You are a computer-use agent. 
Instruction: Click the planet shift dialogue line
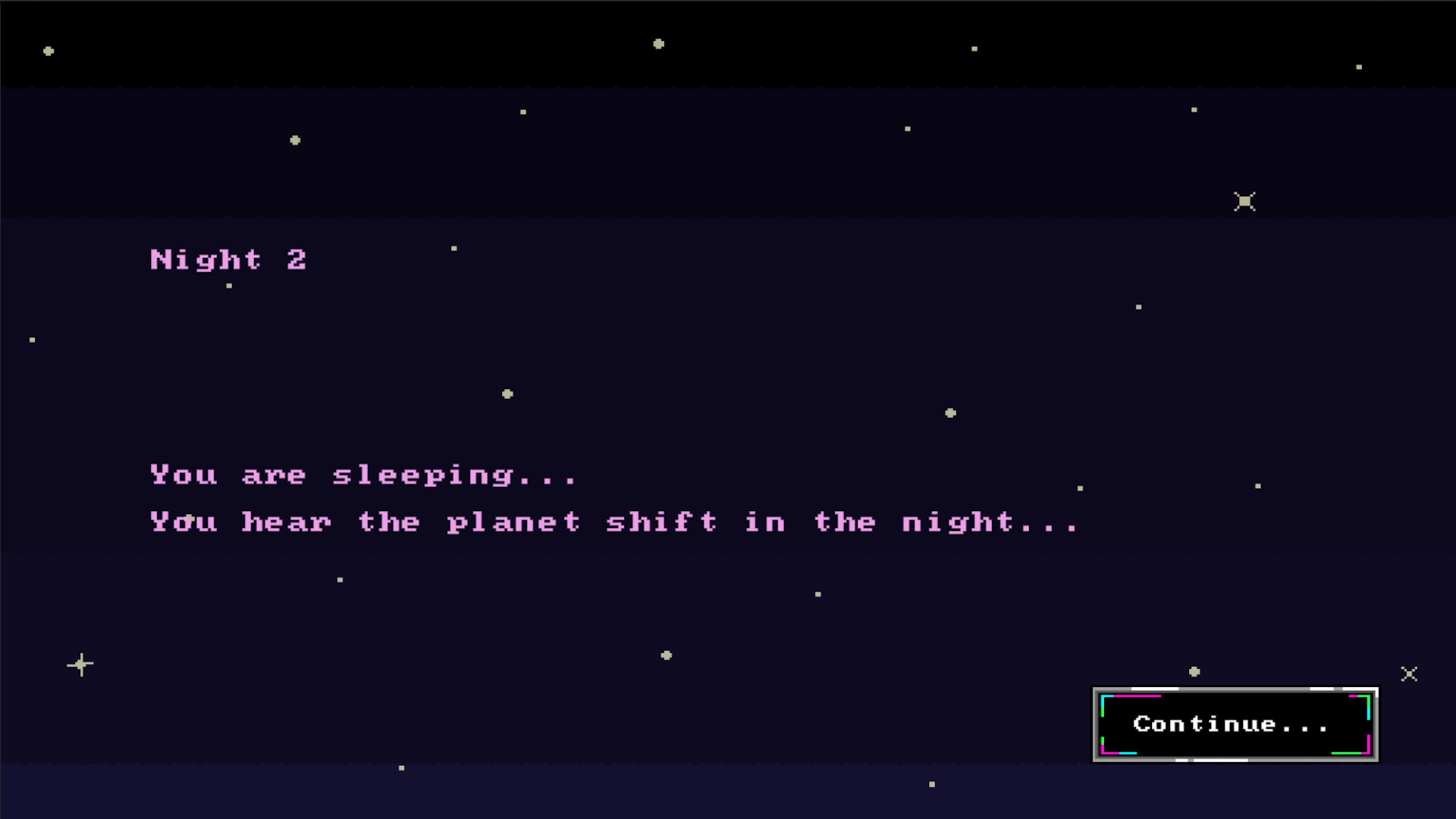614,522
